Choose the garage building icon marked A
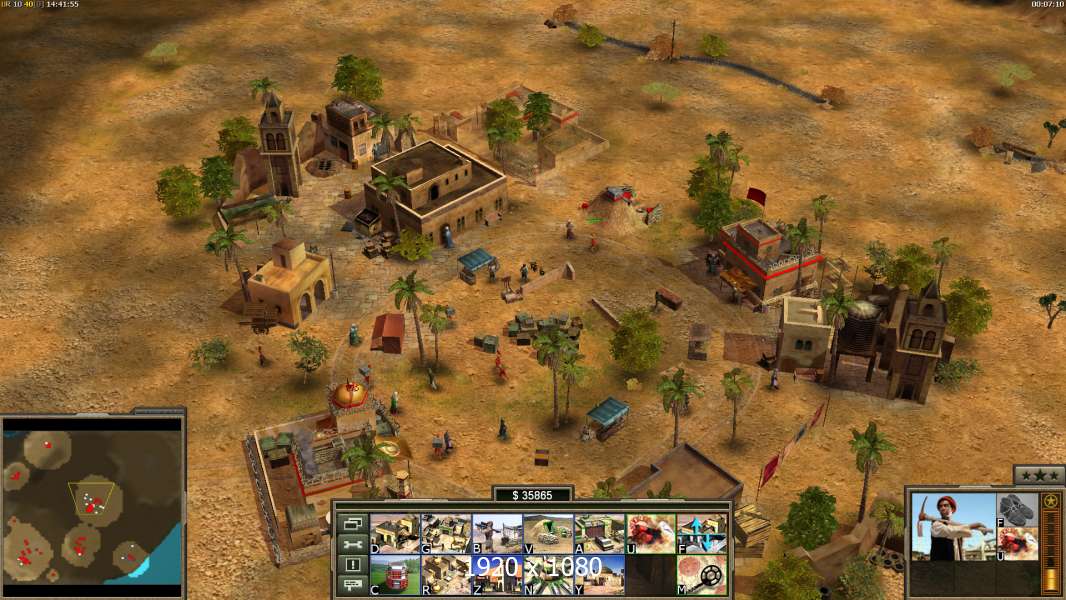 [599, 533]
